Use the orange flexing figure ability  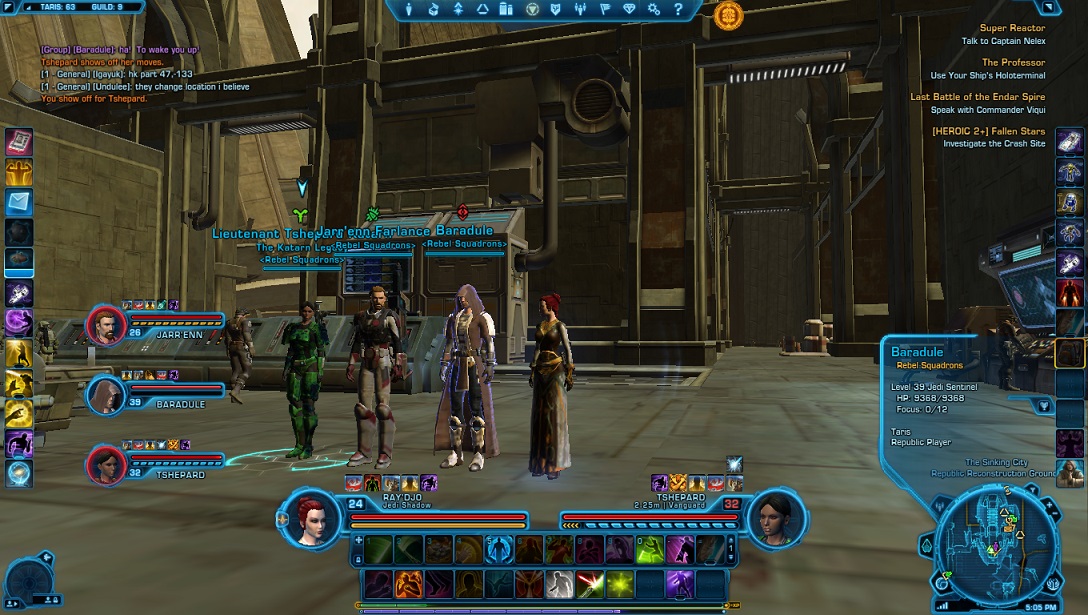click(408, 583)
